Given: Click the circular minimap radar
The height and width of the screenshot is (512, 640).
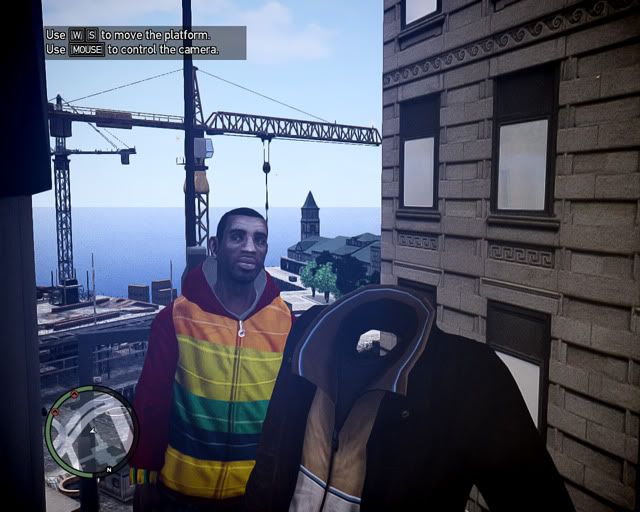Looking at the screenshot, I should click(91, 431).
